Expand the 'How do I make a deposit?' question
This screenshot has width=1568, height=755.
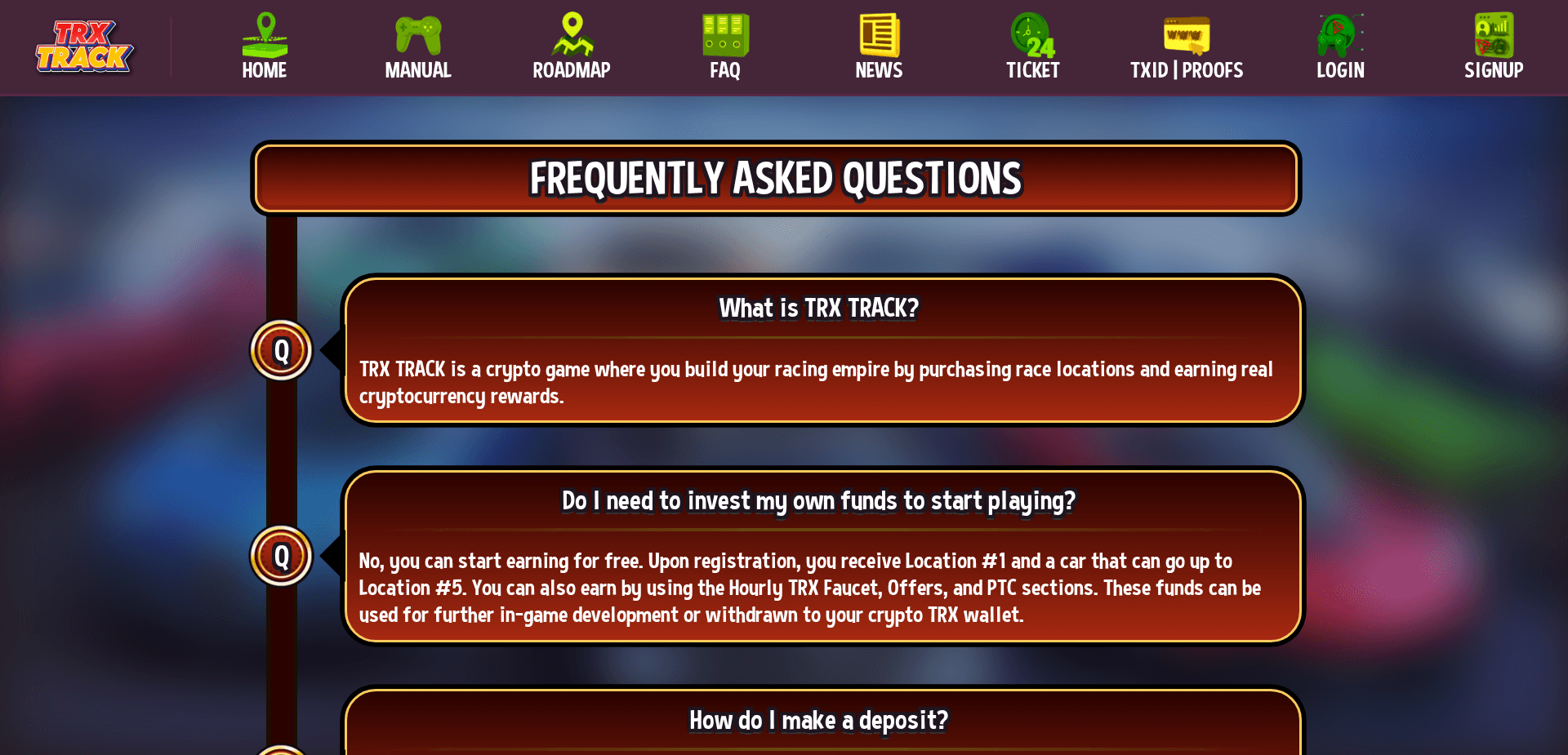817,720
